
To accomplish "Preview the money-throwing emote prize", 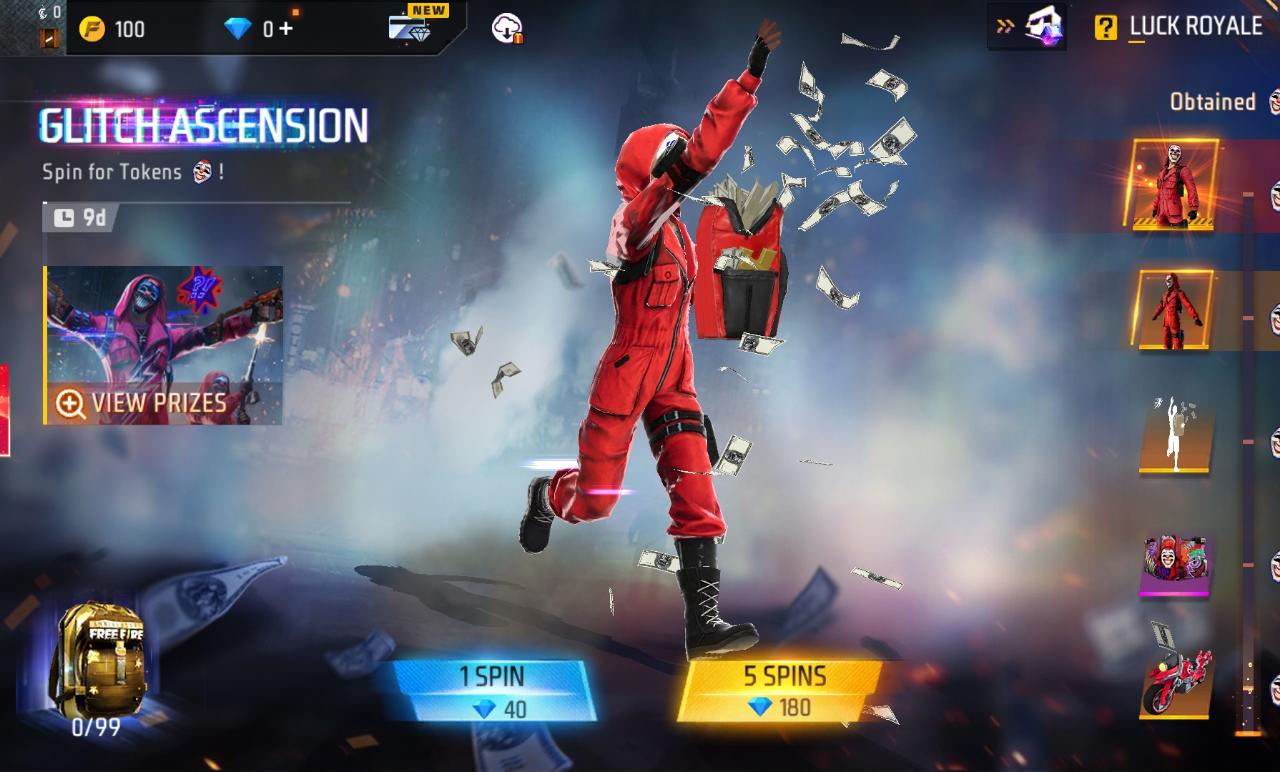I will [1175, 433].
